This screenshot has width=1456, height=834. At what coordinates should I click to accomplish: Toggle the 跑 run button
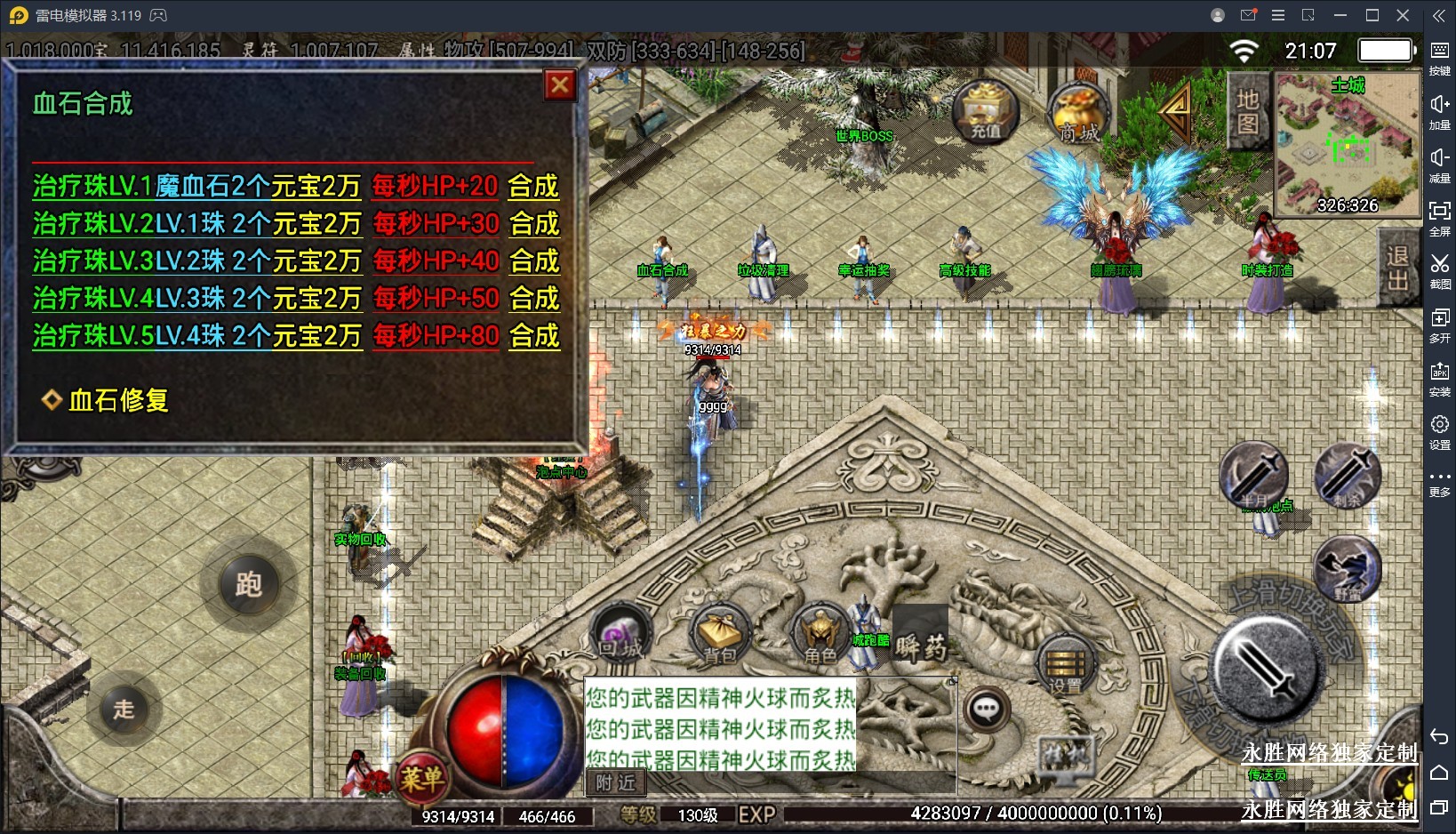248,584
